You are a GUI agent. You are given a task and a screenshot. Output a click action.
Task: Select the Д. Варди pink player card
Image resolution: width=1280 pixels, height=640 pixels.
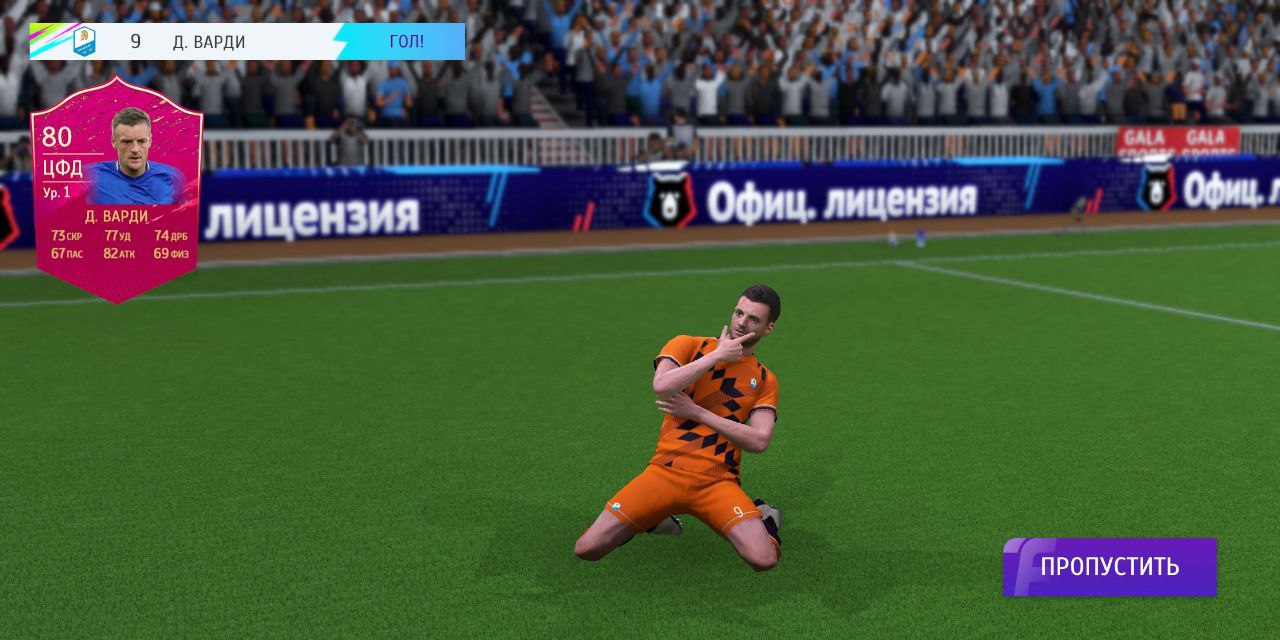coord(116,190)
